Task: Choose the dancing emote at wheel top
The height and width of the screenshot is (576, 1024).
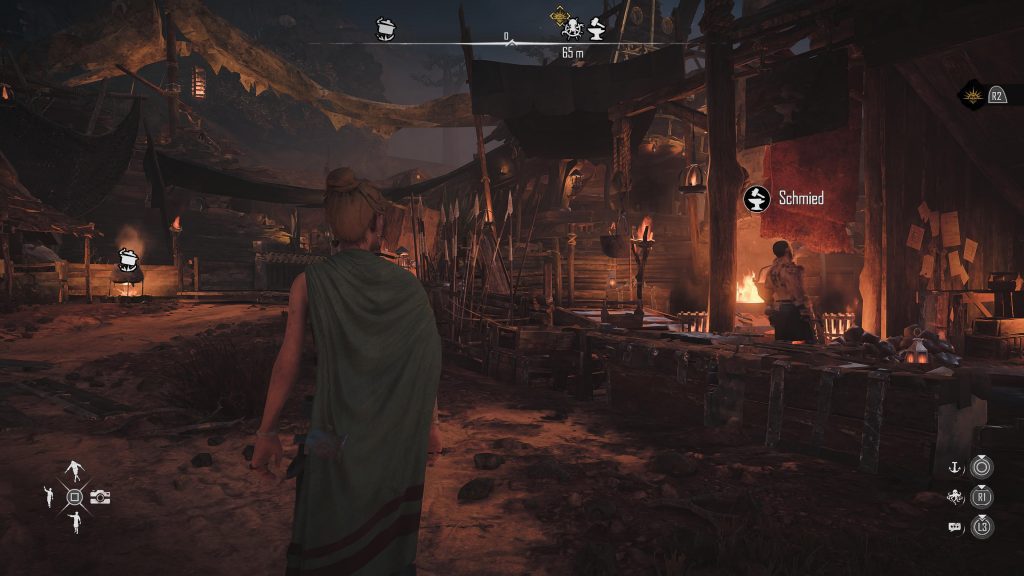Action: point(75,471)
